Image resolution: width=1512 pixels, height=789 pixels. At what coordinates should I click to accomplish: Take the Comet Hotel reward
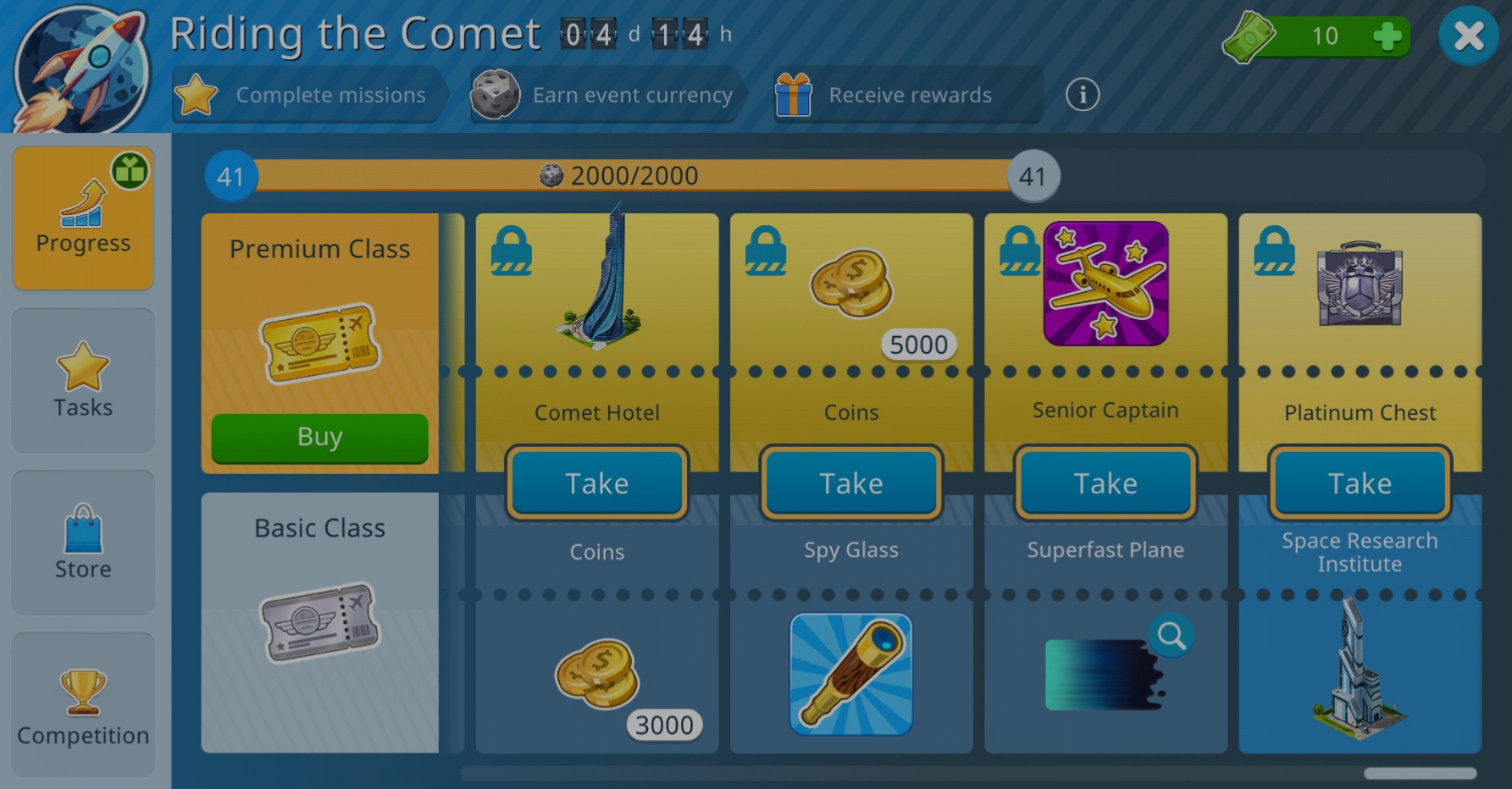(597, 483)
